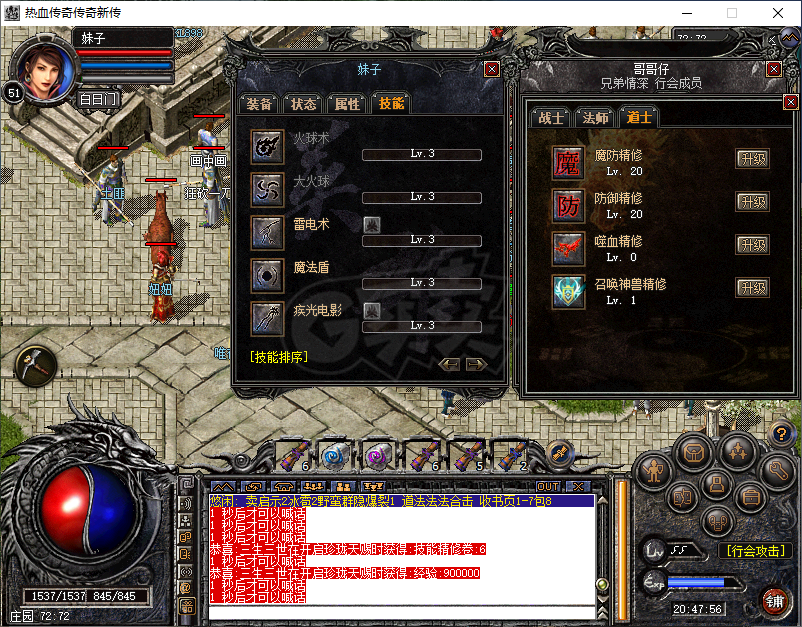Upgrade 噬血精修 with its 升级 button
Viewport: 802px width, 627px height.
[x=752, y=245]
